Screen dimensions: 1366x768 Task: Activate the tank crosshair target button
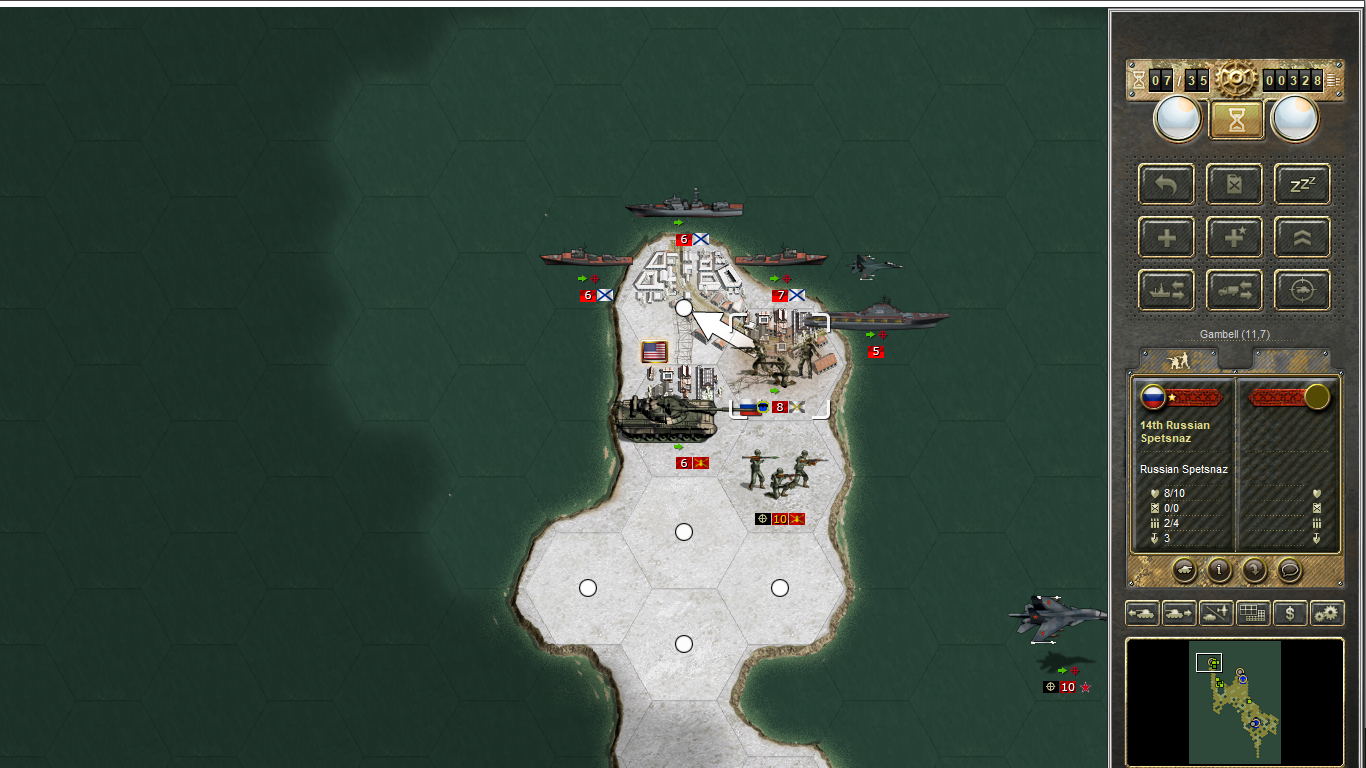[x=1302, y=290]
